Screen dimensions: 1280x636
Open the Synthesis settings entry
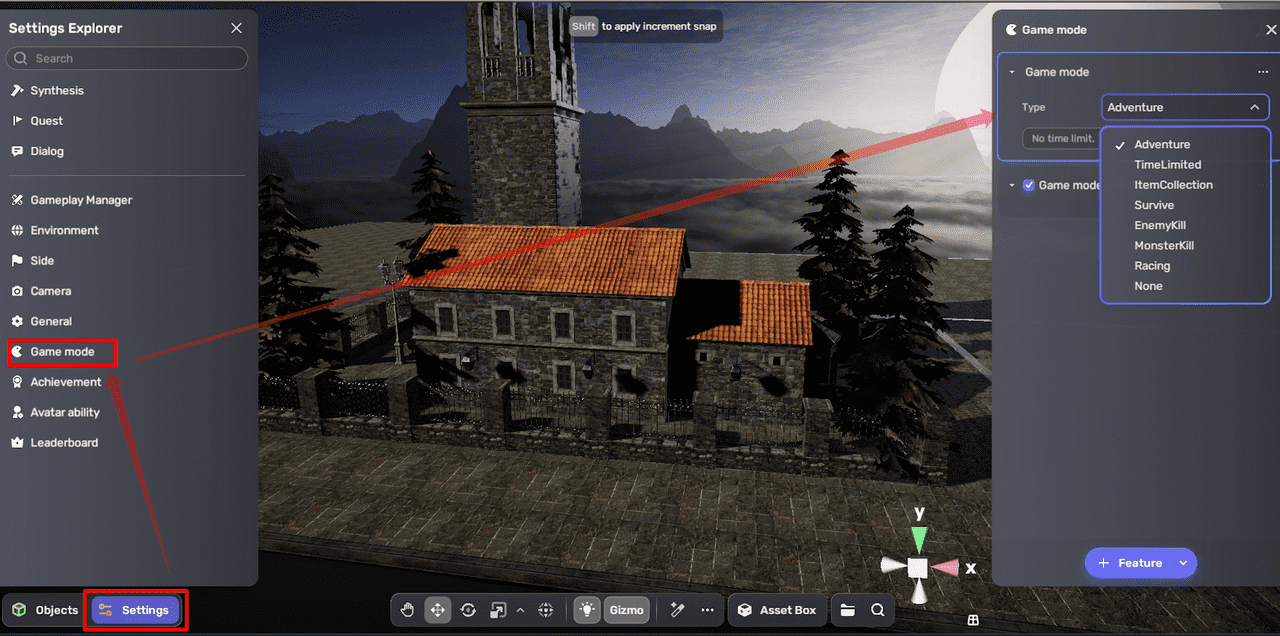click(57, 90)
